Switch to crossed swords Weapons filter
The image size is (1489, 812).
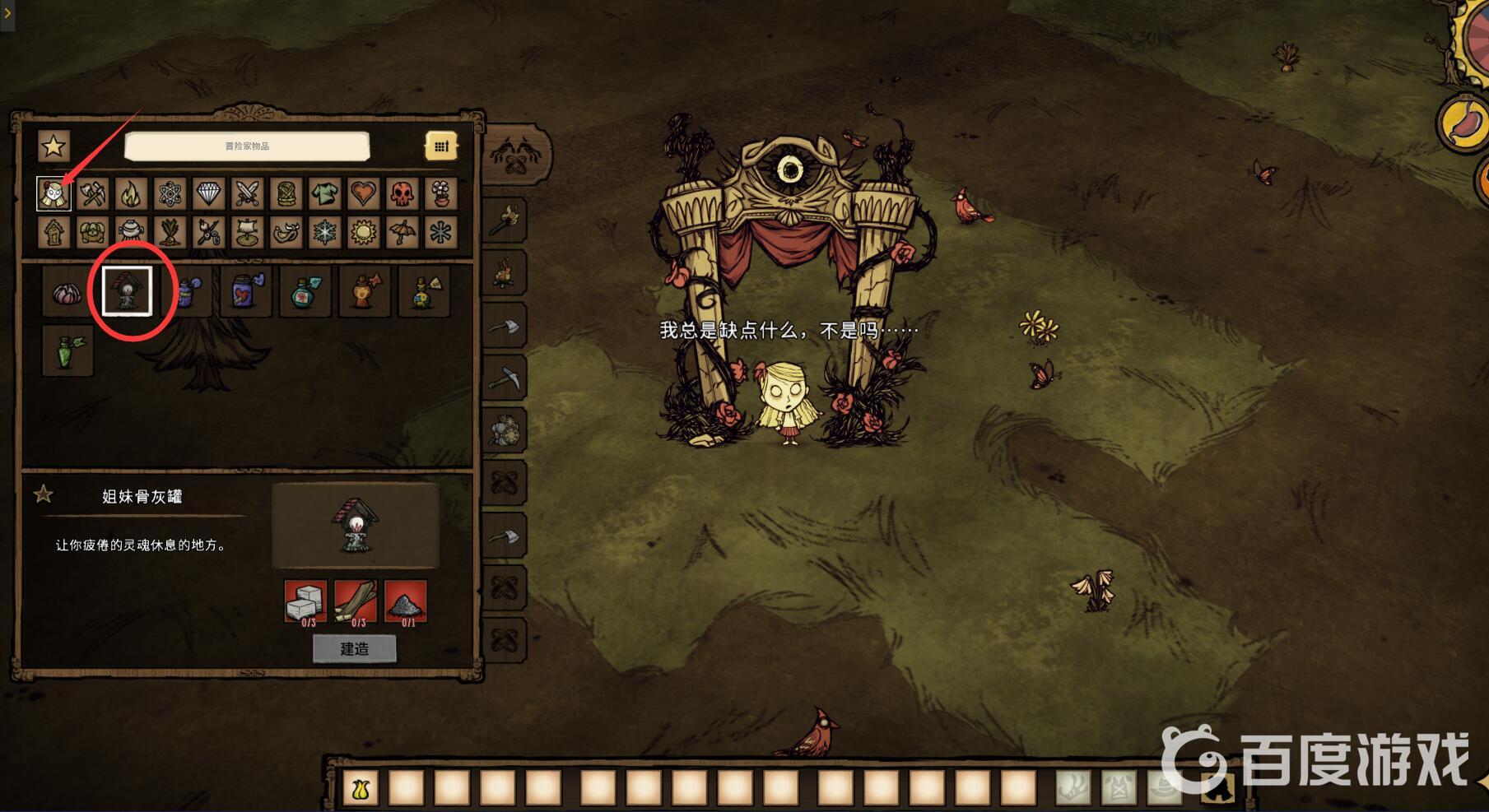(x=248, y=194)
